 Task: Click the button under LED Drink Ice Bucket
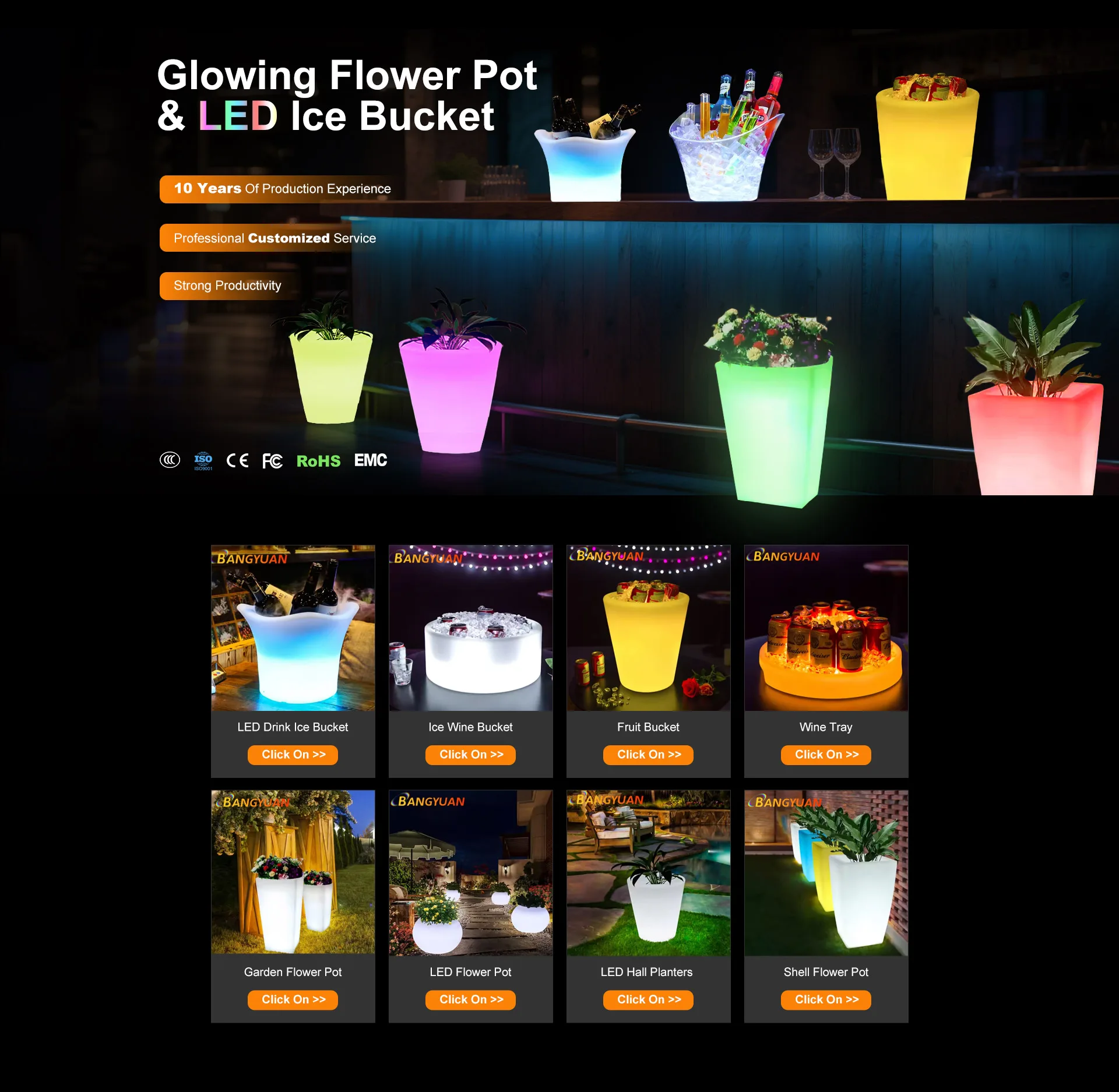pos(293,755)
